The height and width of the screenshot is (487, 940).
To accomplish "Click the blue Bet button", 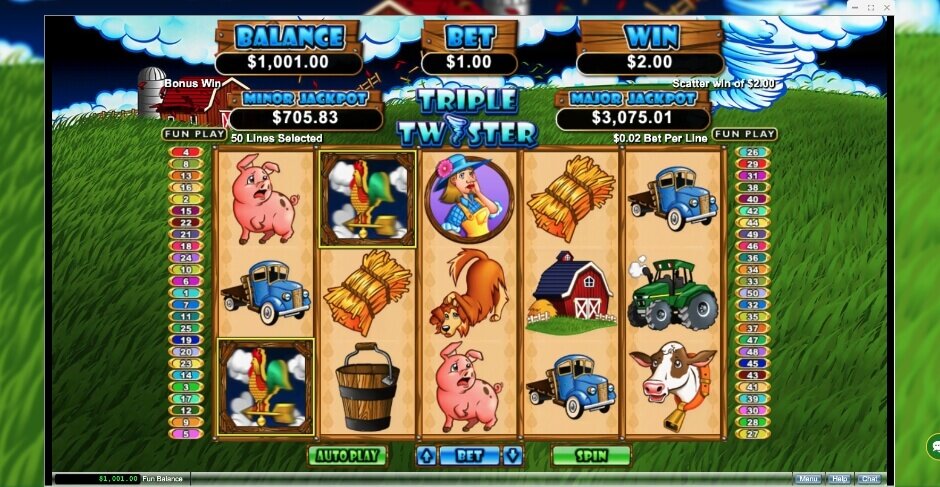I will [469, 456].
